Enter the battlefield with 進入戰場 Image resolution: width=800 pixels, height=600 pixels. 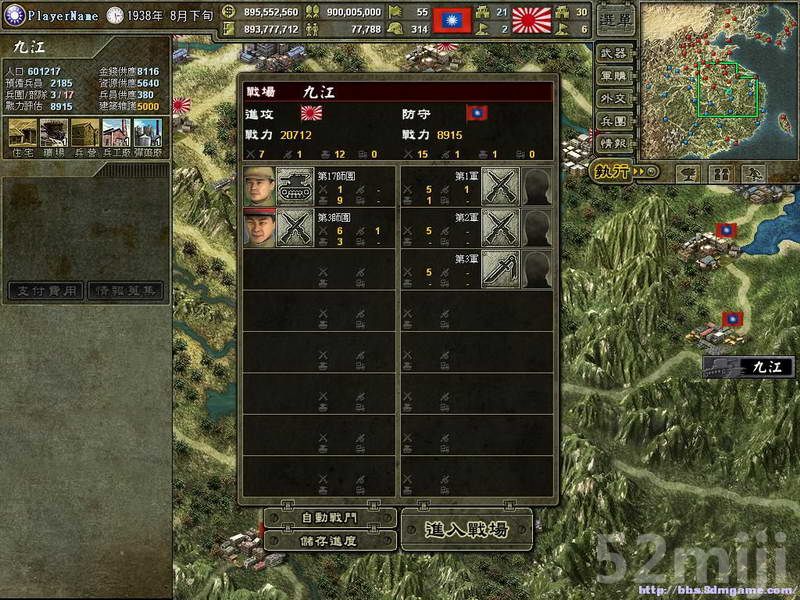[466, 529]
